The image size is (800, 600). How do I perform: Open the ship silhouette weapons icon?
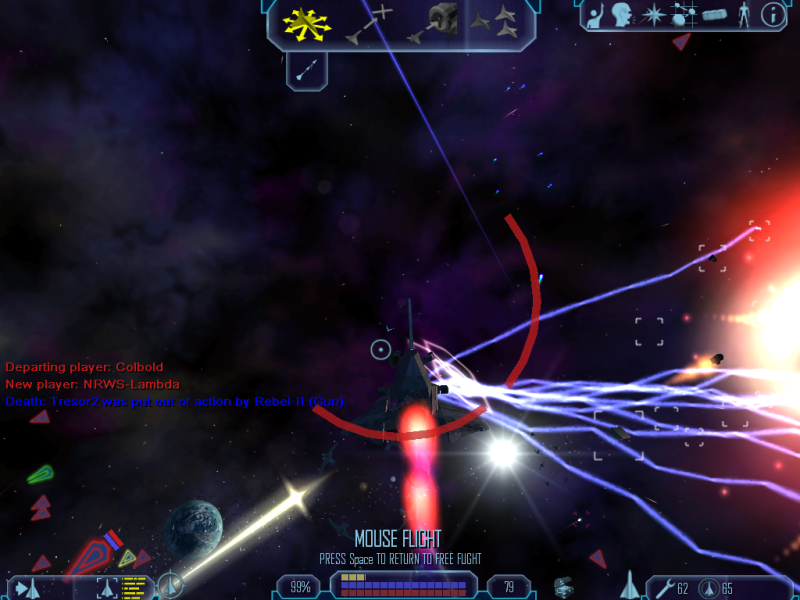coord(630,584)
